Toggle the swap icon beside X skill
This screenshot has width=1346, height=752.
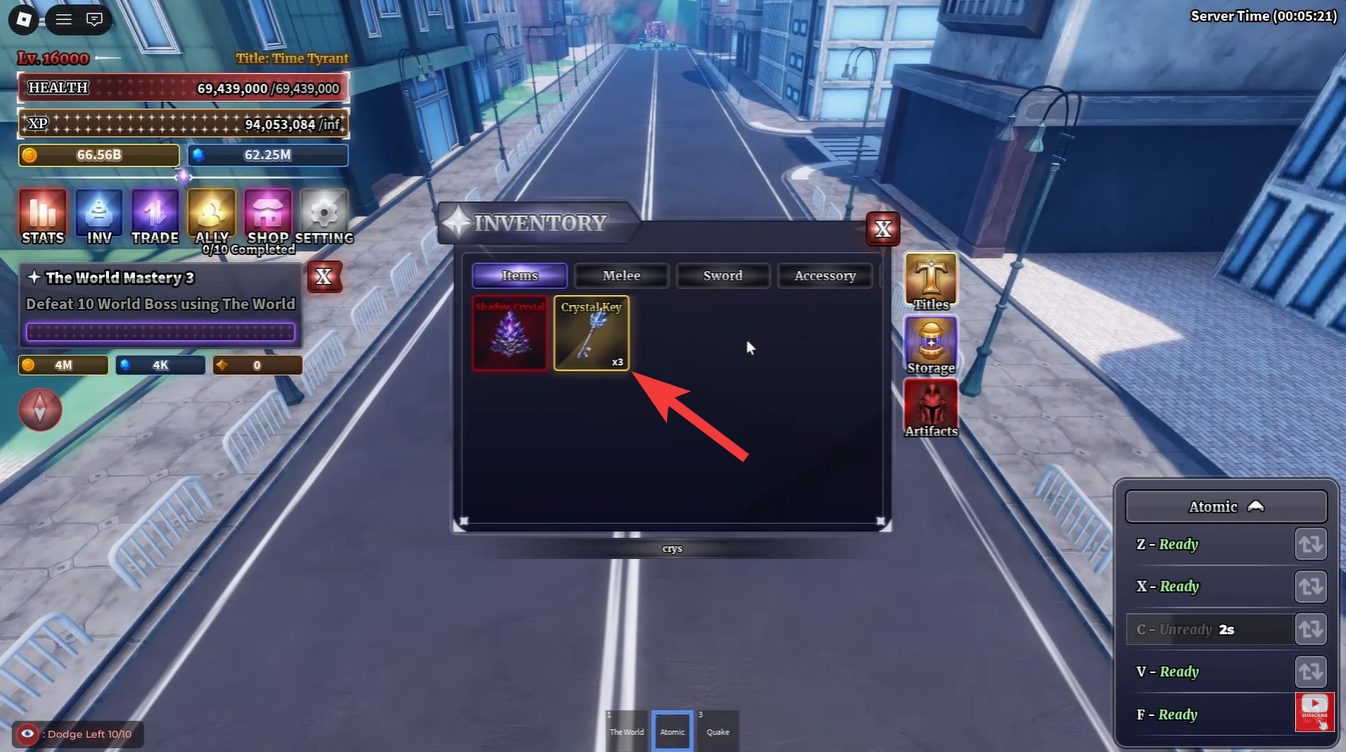1310,586
